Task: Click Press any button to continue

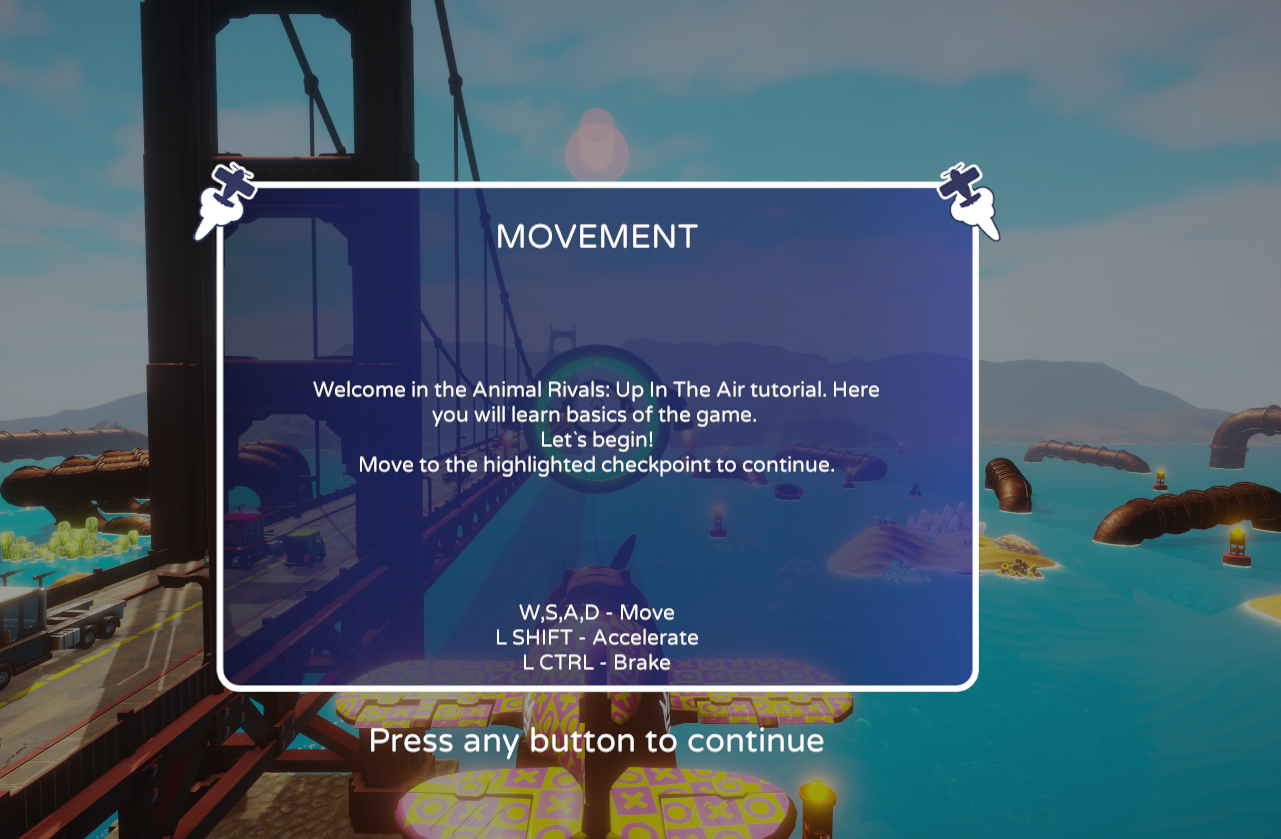Action: click(x=597, y=741)
